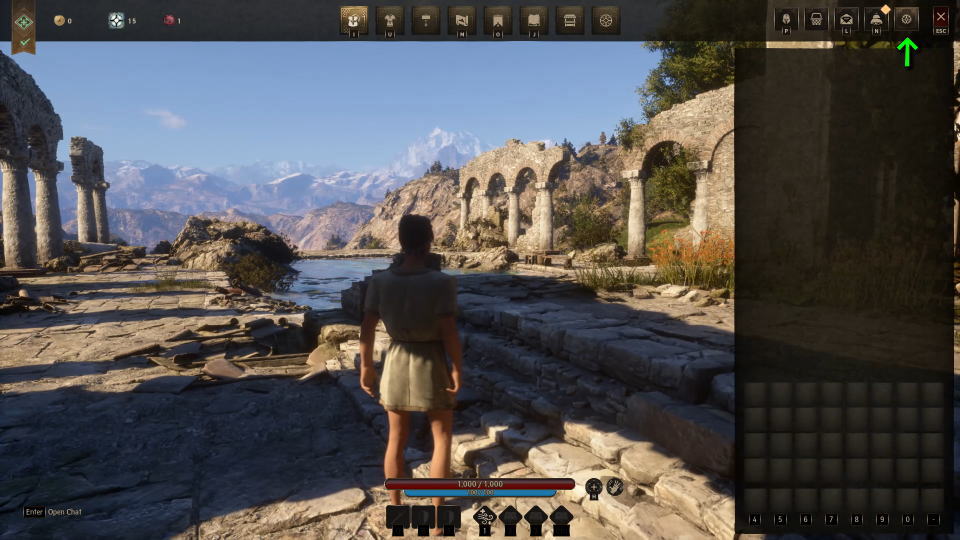Image resolution: width=960 pixels, height=540 pixels.
Task: Click the open hand interaction icon
Action: [615, 487]
